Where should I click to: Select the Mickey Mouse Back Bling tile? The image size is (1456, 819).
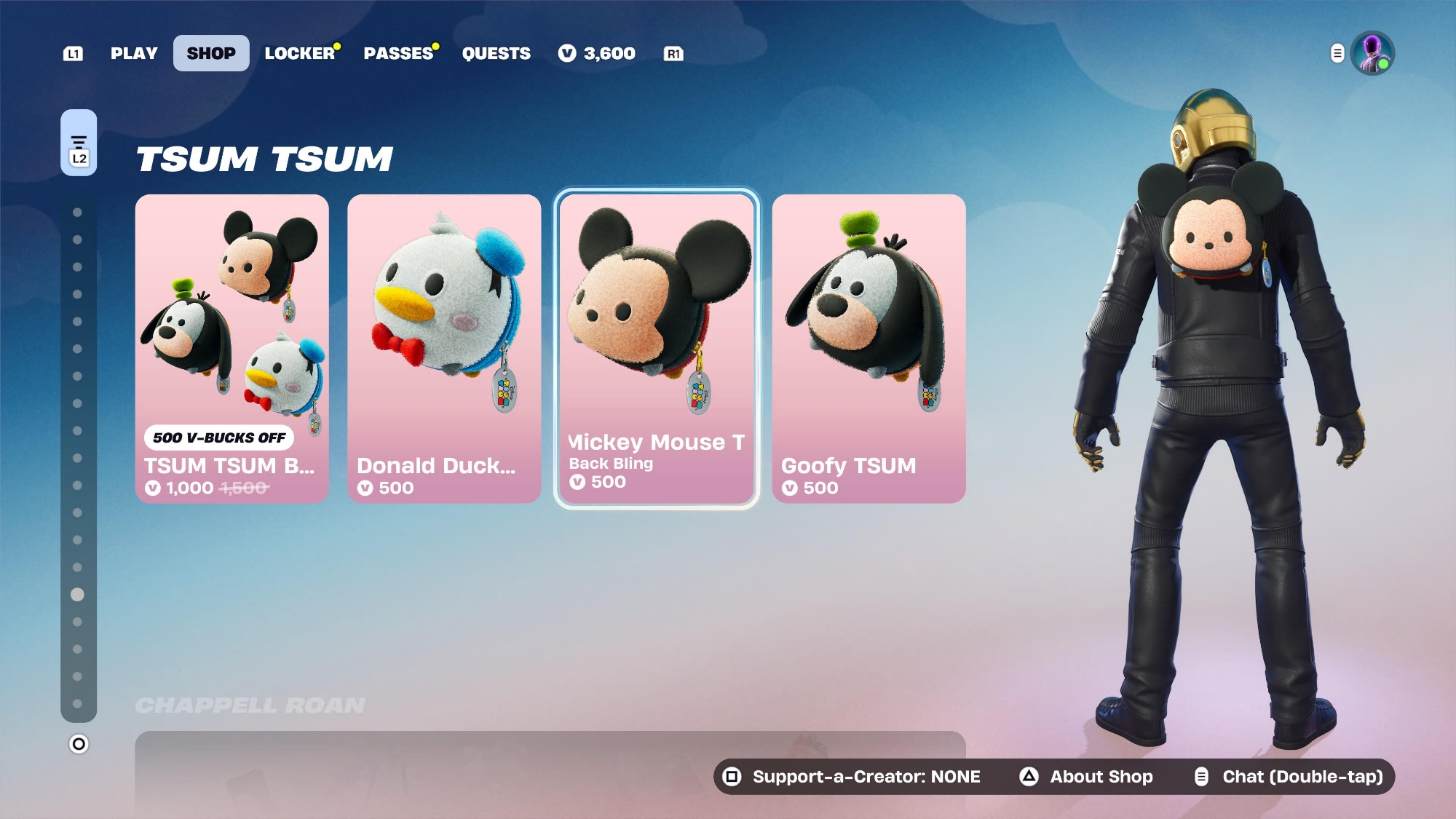pos(657,348)
